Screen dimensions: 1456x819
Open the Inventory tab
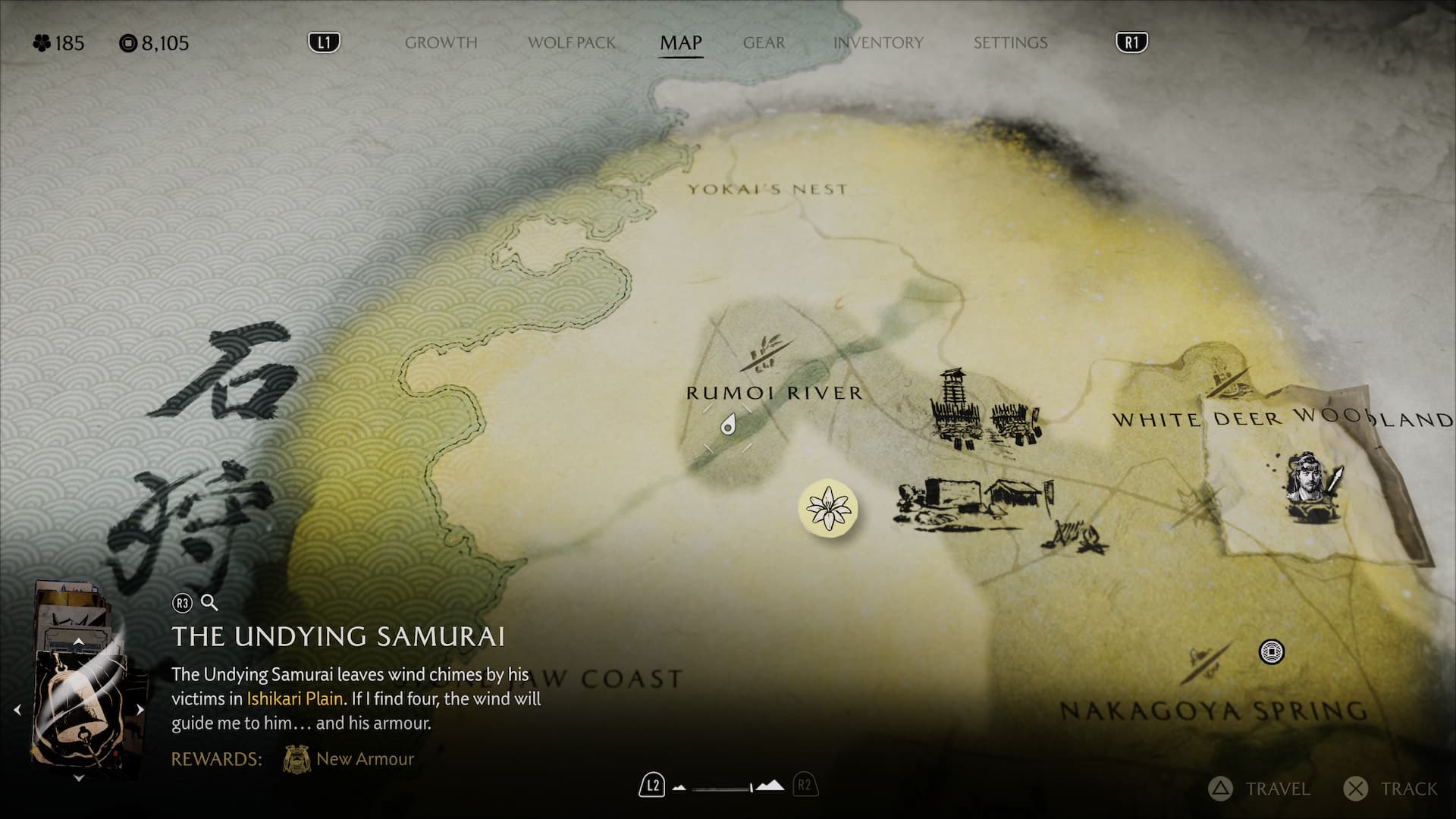(878, 43)
